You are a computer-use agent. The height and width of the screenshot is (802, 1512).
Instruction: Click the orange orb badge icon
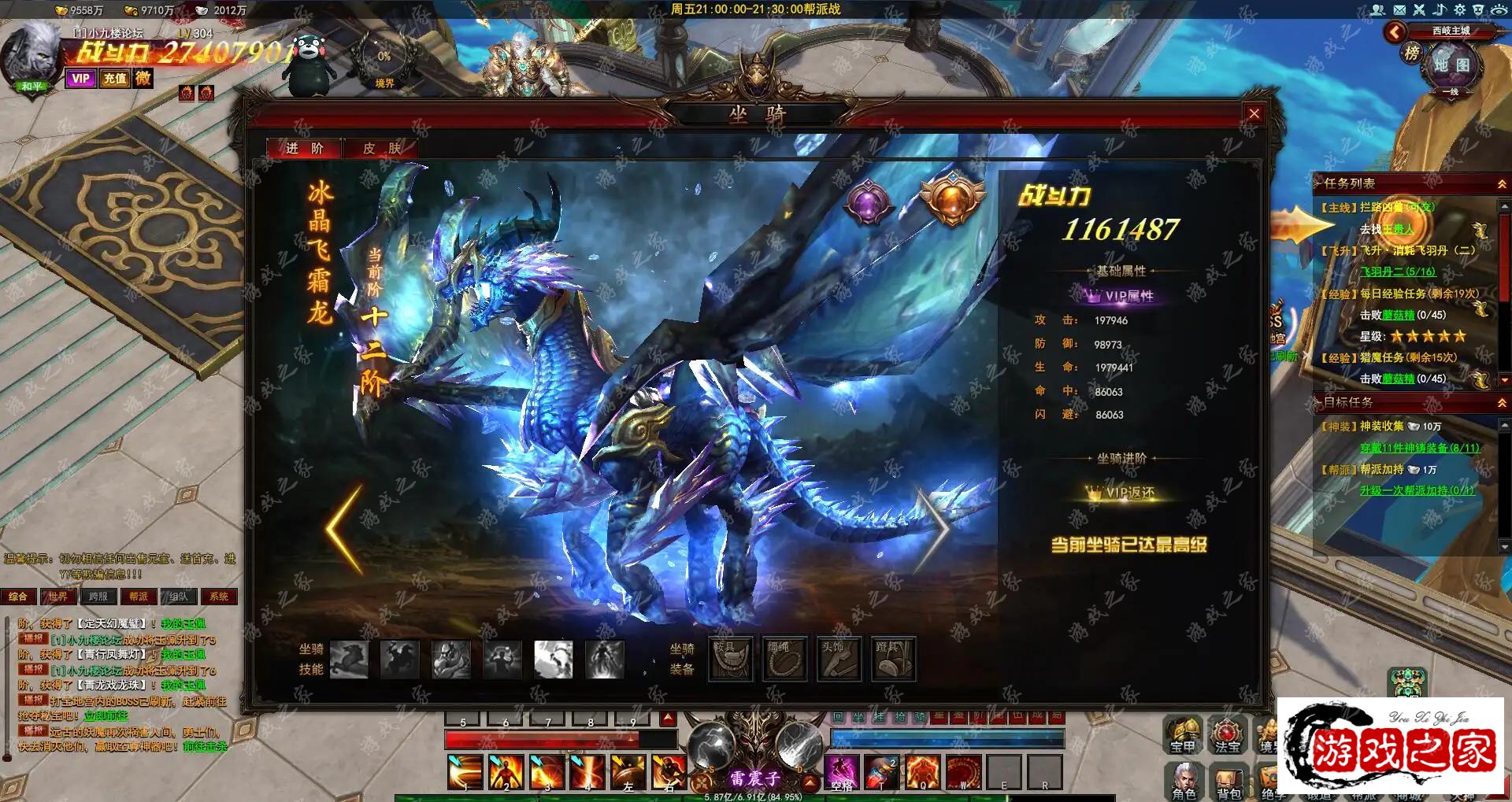952,198
